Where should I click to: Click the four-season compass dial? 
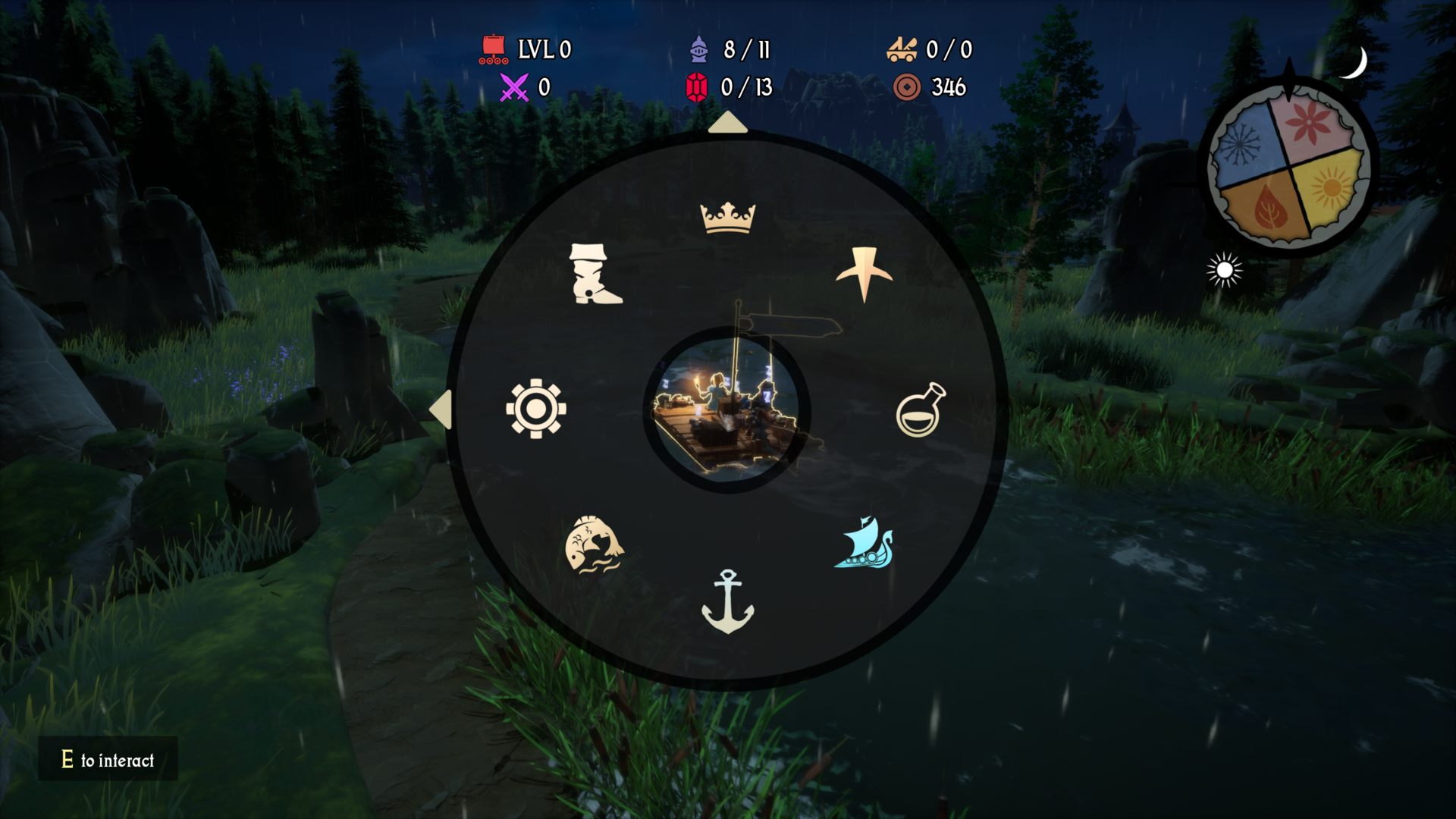[1289, 167]
